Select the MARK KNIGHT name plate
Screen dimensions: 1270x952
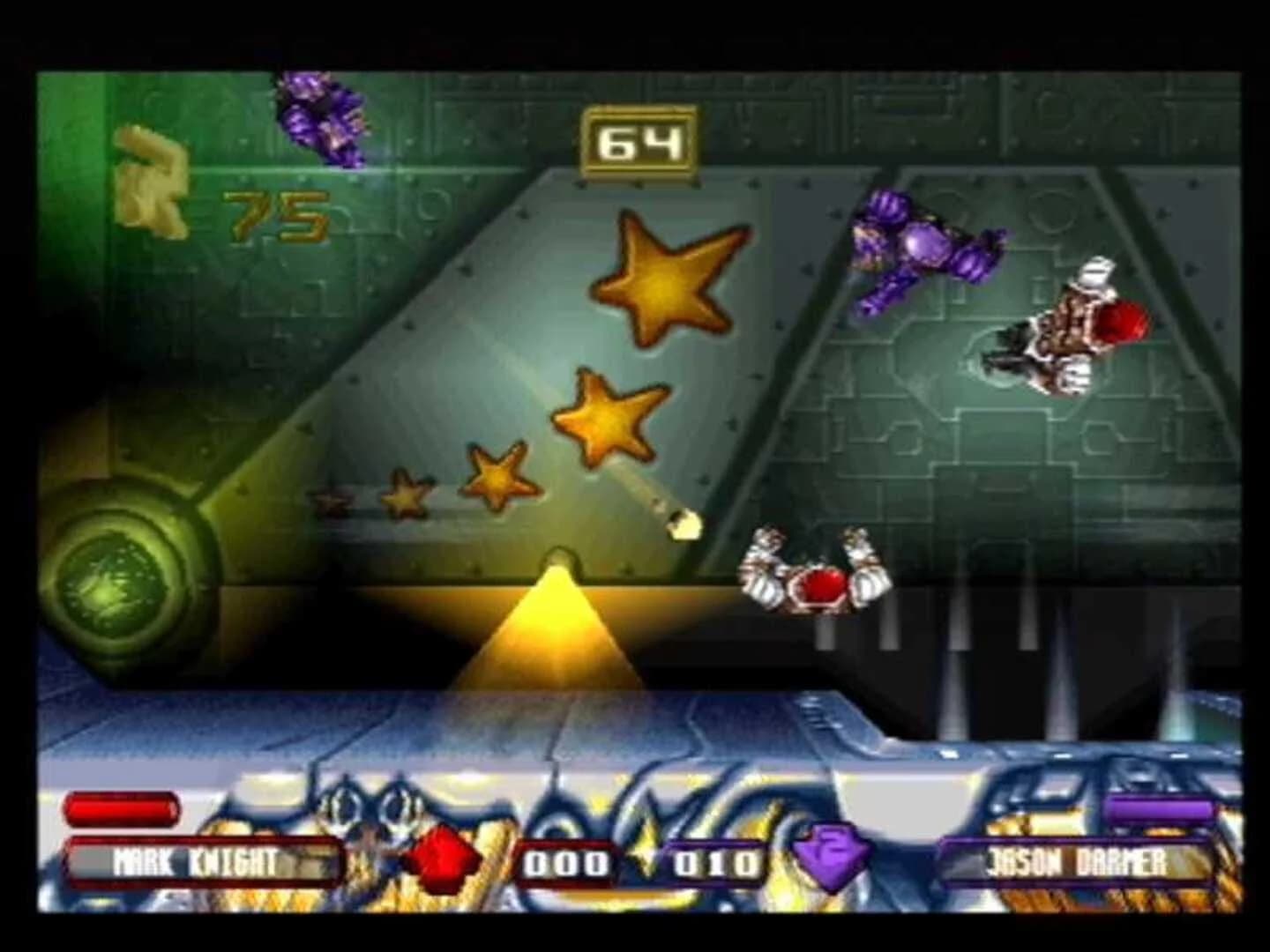pyautogui.click(x=203, y=866)
